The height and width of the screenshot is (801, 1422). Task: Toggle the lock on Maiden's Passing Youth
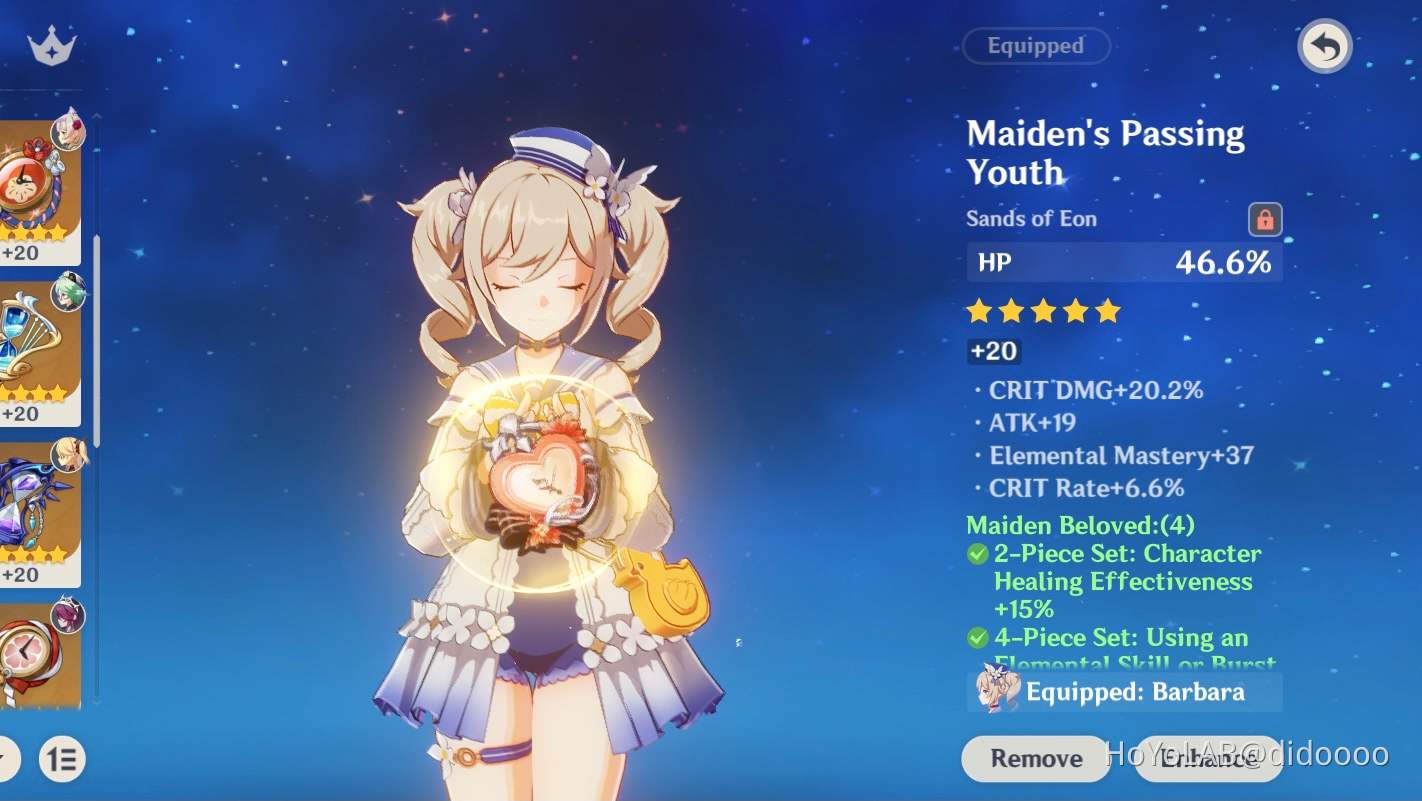coord(1266,220)
